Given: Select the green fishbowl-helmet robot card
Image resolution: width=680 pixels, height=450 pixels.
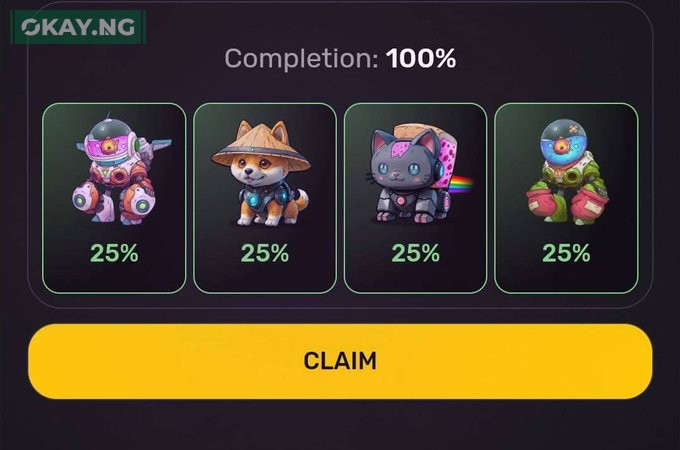Looking at the screenshot, I should click(x=566, y=198).
